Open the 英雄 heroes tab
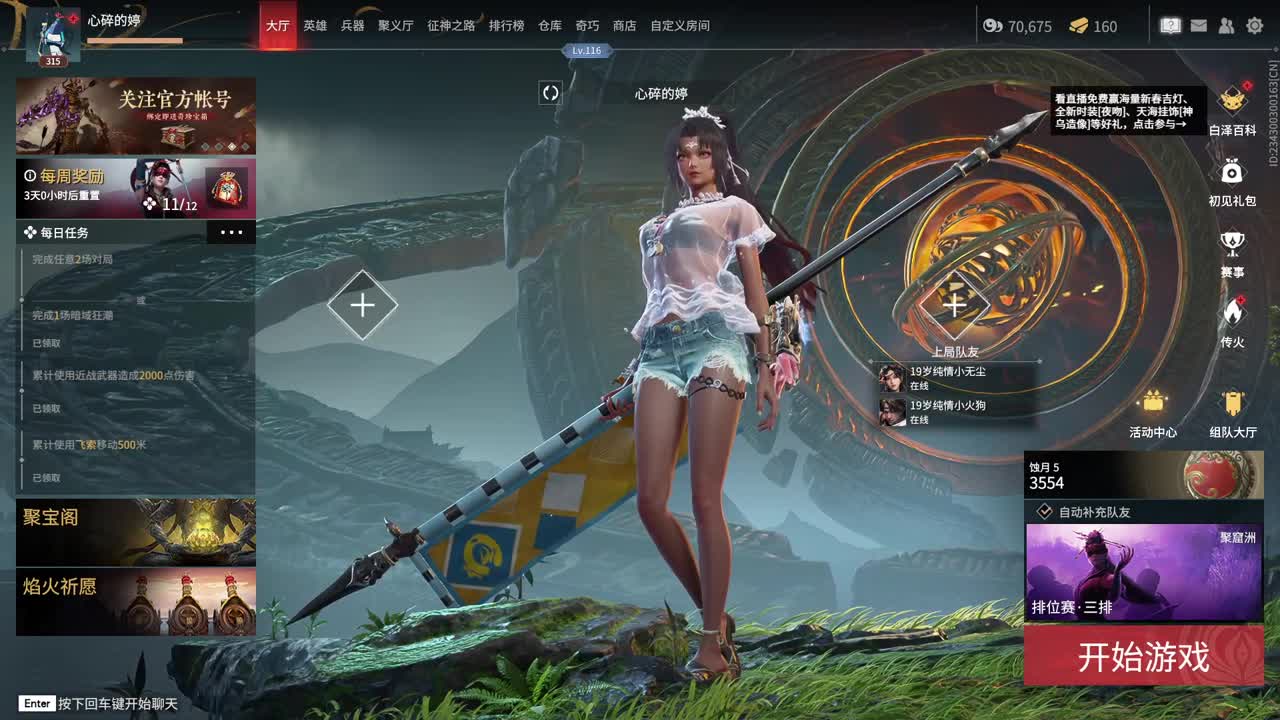Viewport: 1280px width, 720px height. (315, 26)
